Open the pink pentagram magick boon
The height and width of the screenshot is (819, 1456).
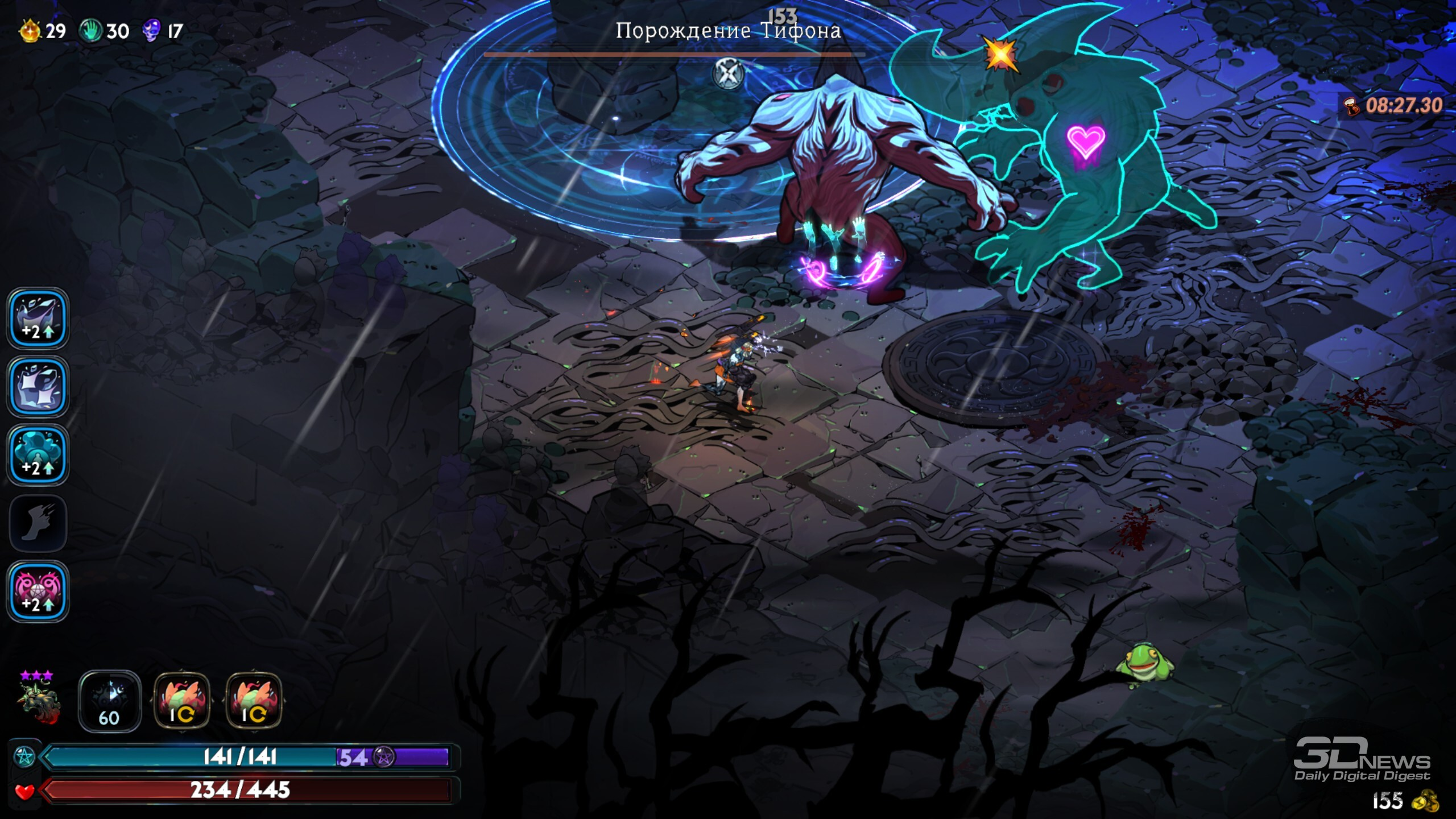38,591
